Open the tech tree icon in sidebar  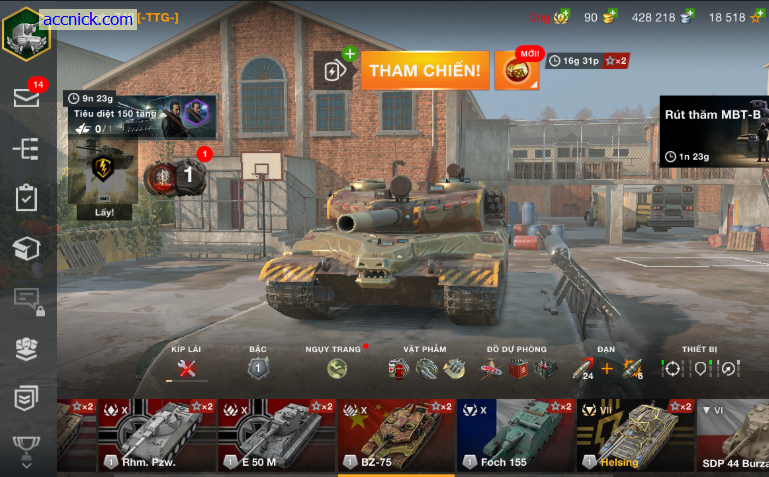(26, 148)
